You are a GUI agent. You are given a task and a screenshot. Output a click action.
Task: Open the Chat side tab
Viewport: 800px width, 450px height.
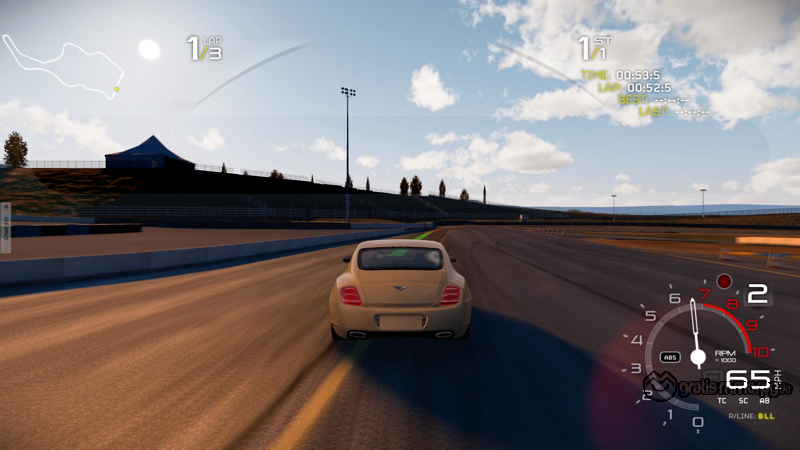coord(5,226)
